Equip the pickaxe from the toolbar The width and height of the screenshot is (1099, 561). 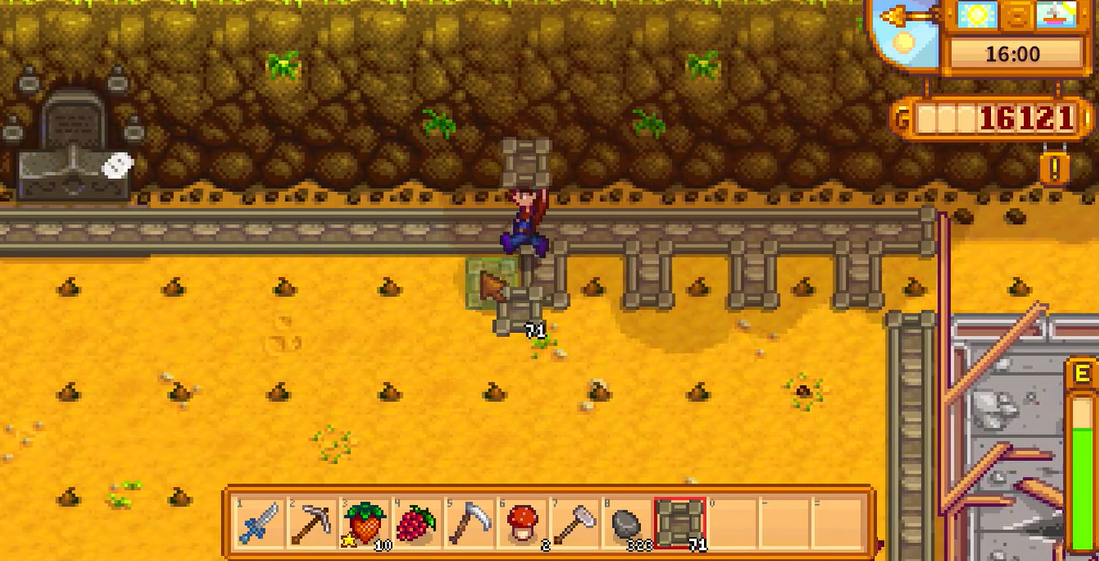pos(312,523)
